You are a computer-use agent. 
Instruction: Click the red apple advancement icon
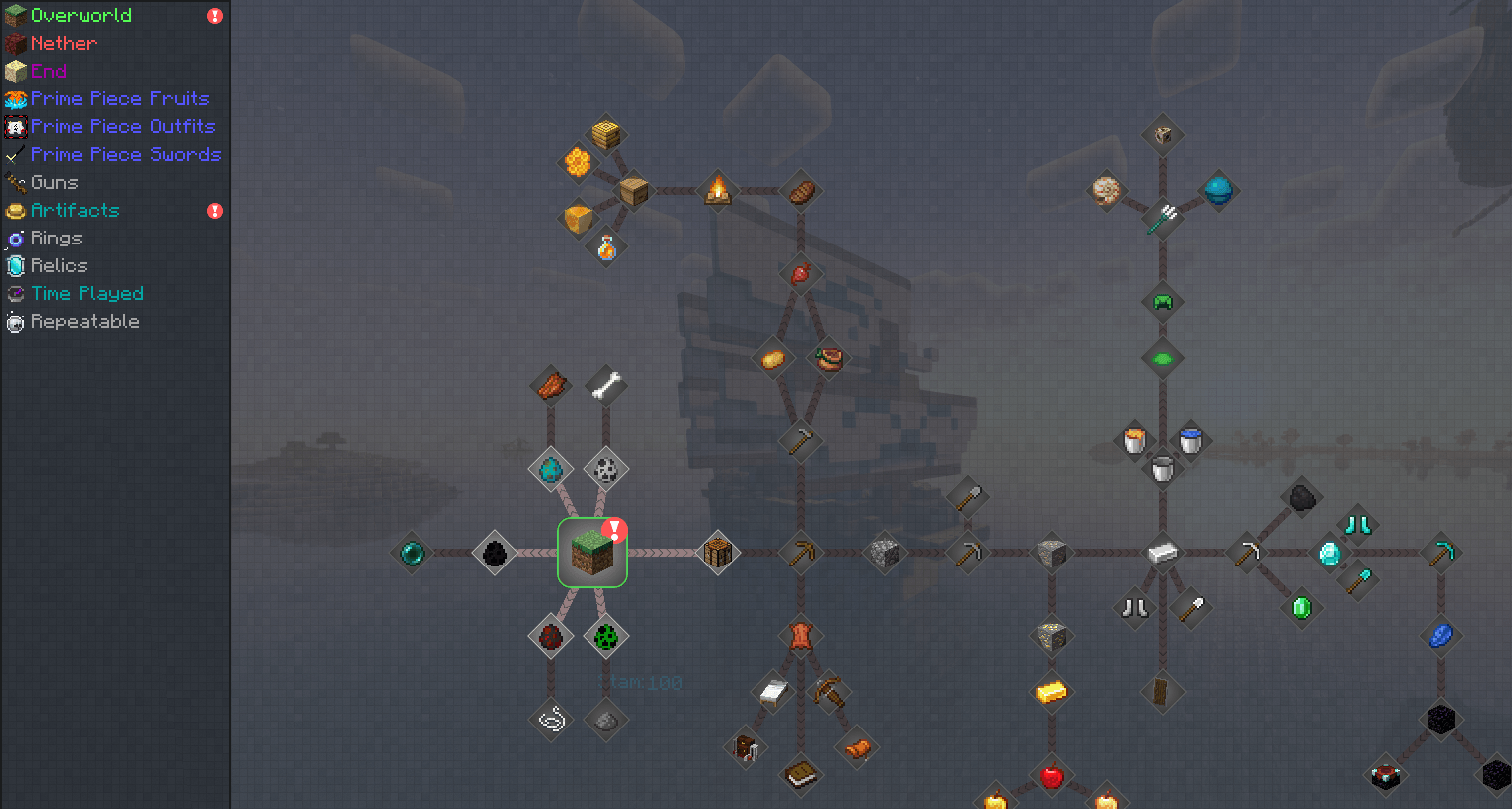(x=1051, y=778)
